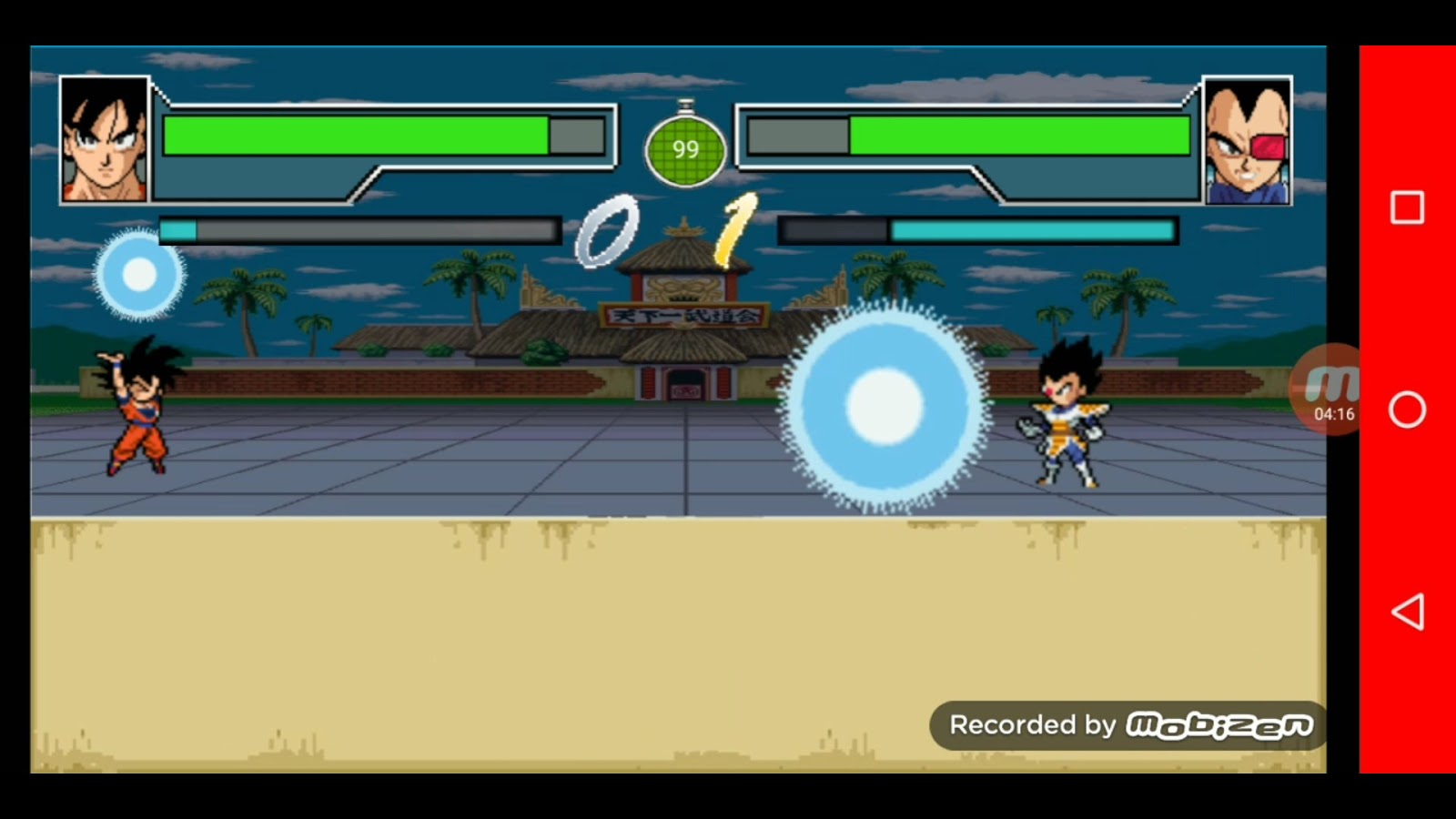Tap the Home circle navigation icon
1456x819 pixels.
(1406, 411)
